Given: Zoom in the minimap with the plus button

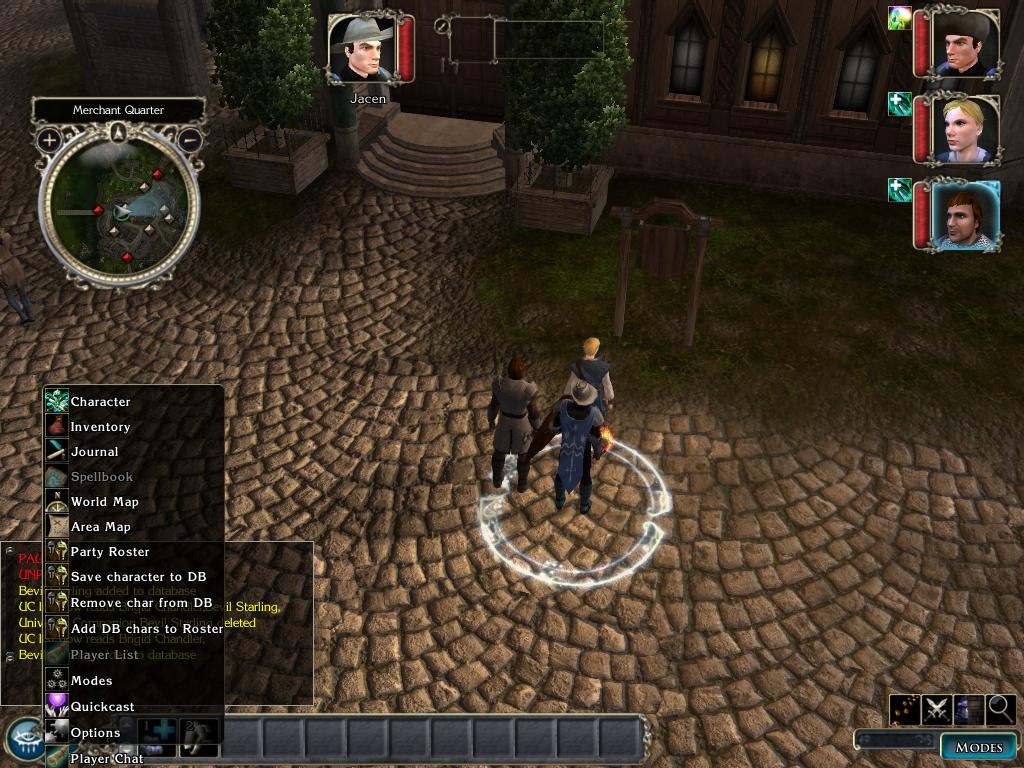Looking at the screenshot, I should click(49, 140).
